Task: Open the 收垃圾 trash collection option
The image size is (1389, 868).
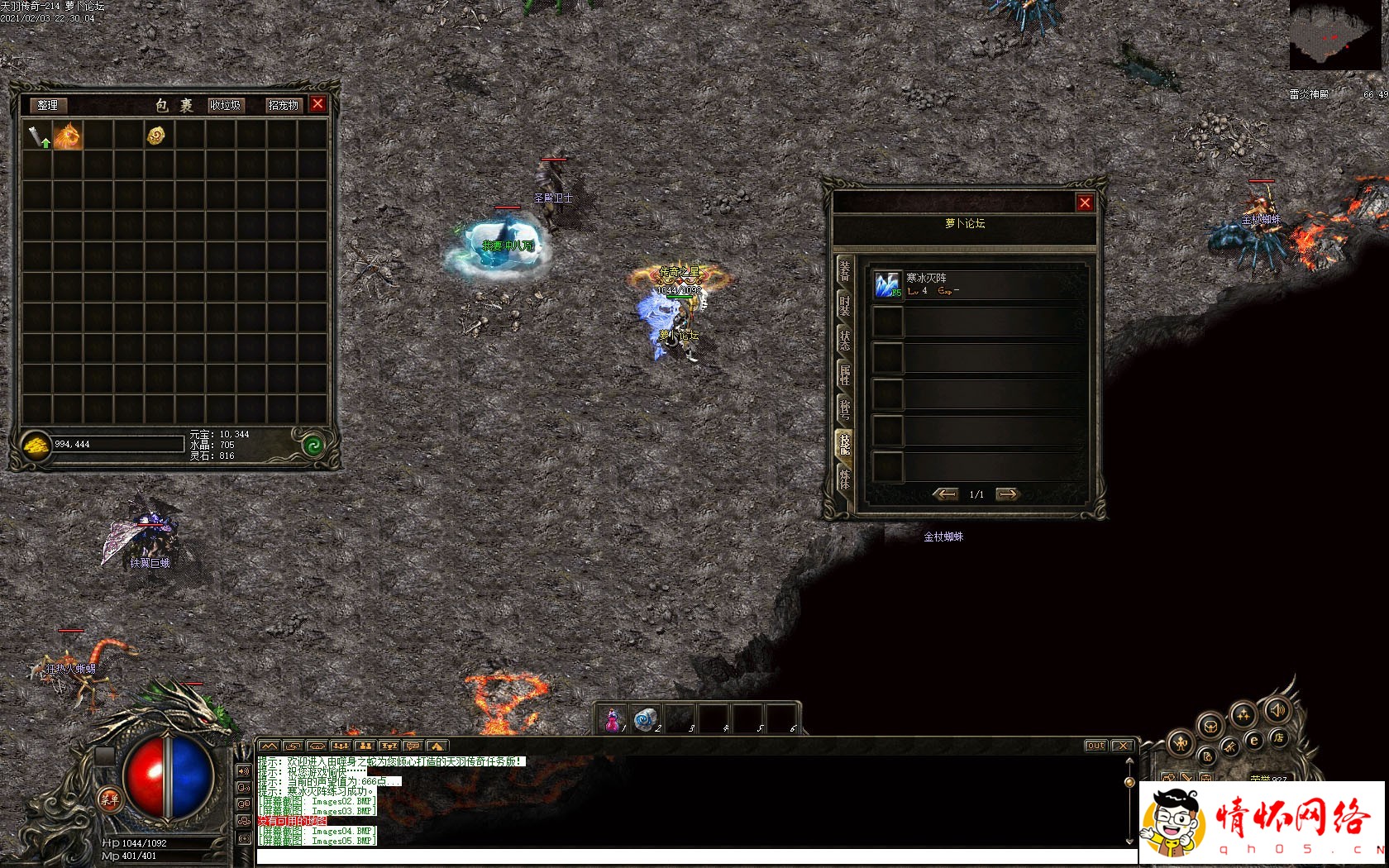Action: pos(225,105)
